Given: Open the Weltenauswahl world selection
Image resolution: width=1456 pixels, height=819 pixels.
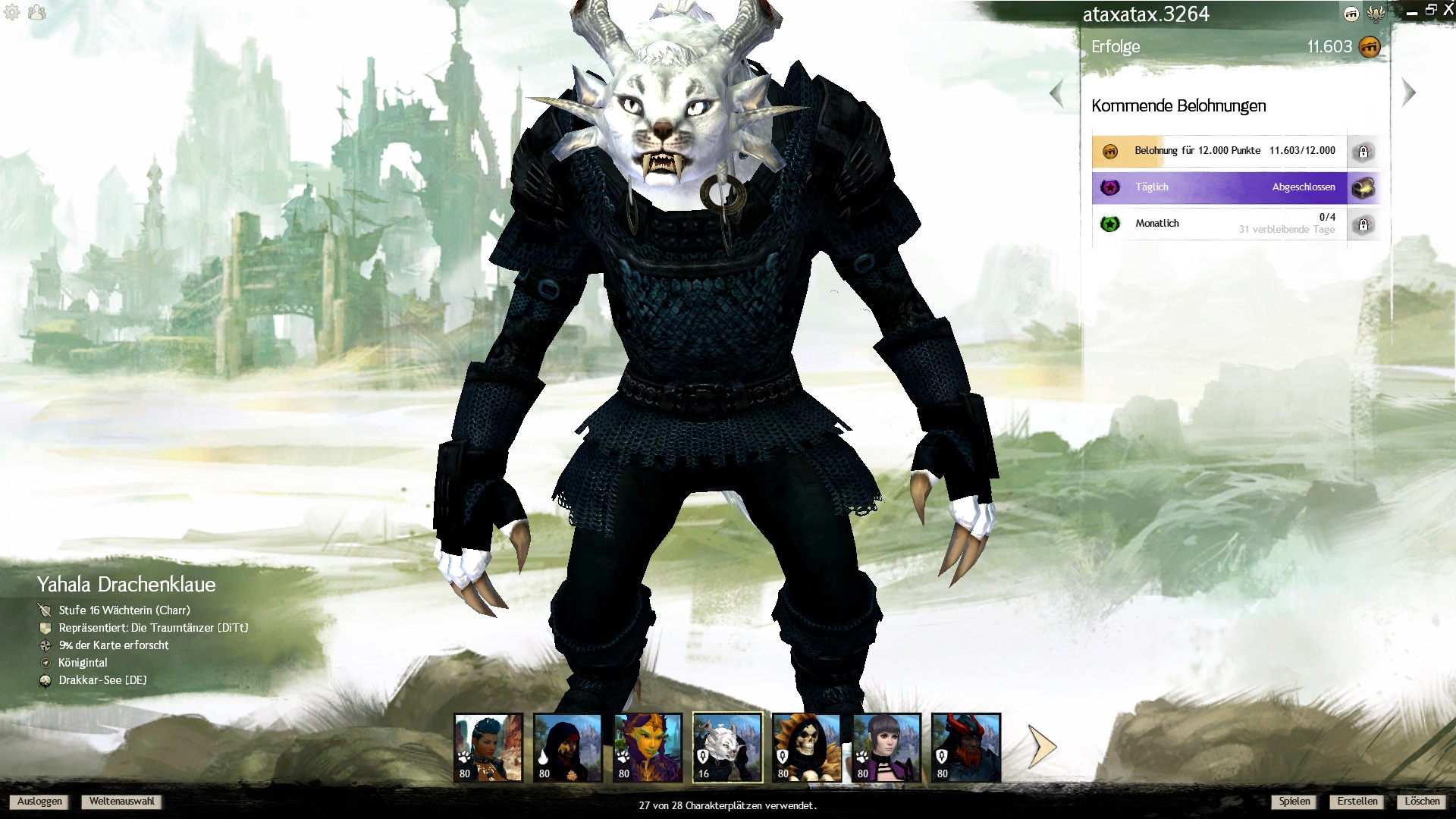Looking at the screenshot, I should (x=121, y=802).
